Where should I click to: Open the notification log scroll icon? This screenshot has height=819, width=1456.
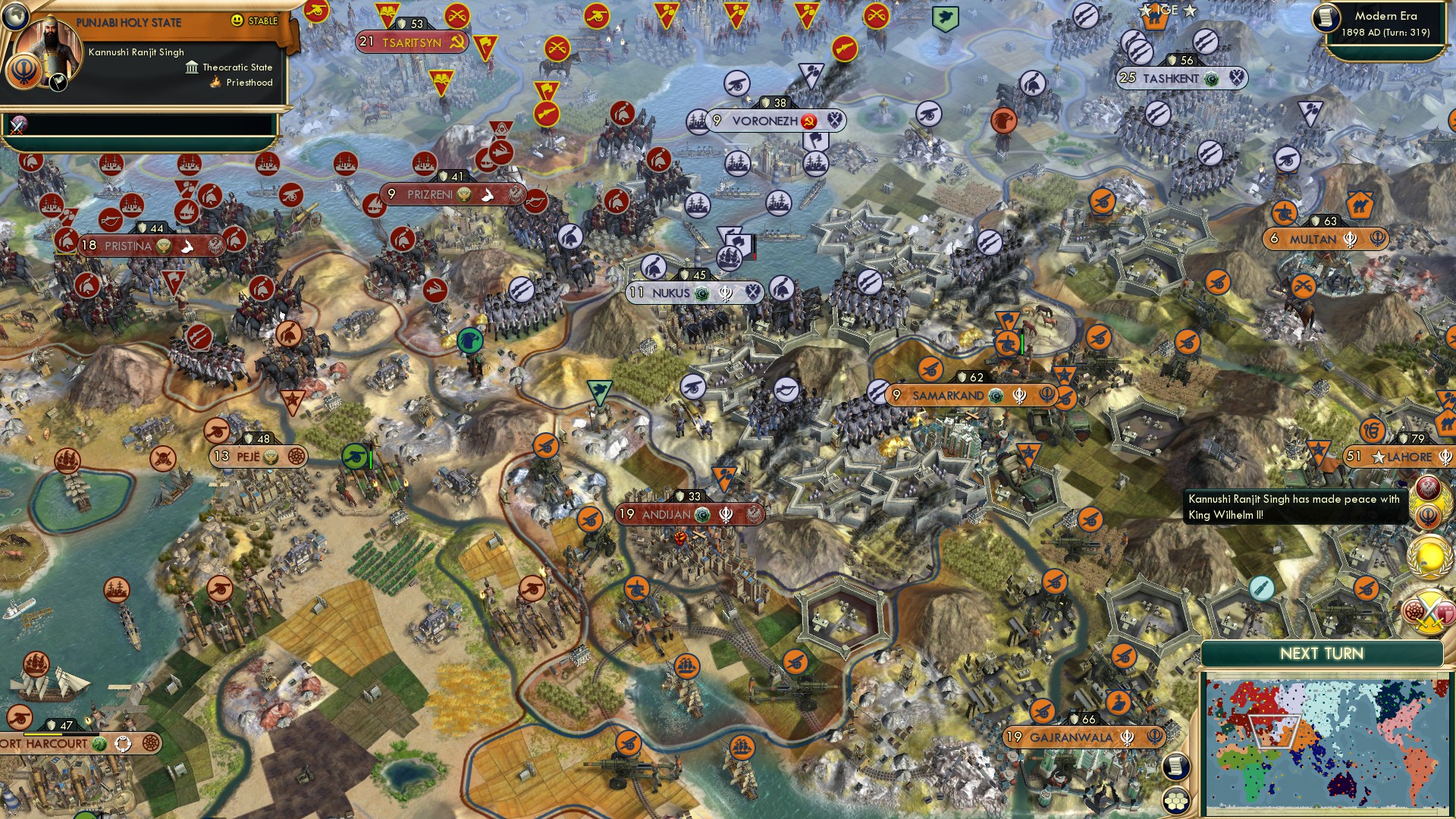pyautogui.click(x=1177, y=767)
